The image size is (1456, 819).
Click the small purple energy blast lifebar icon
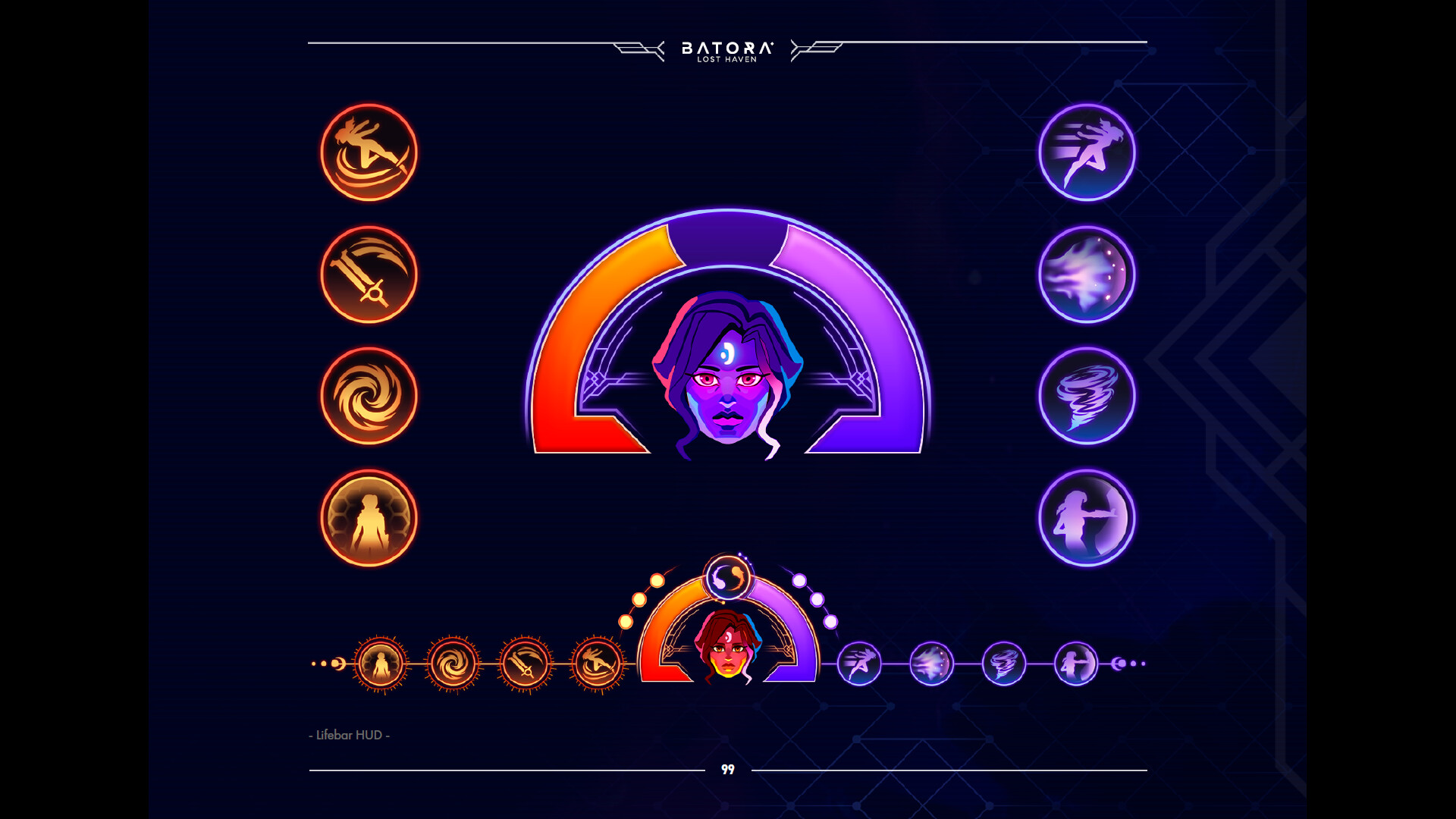931,664
